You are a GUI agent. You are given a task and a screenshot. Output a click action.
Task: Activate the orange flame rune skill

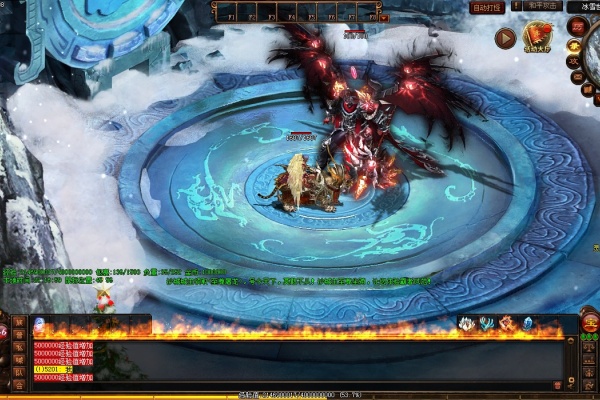tap(506, 323)
